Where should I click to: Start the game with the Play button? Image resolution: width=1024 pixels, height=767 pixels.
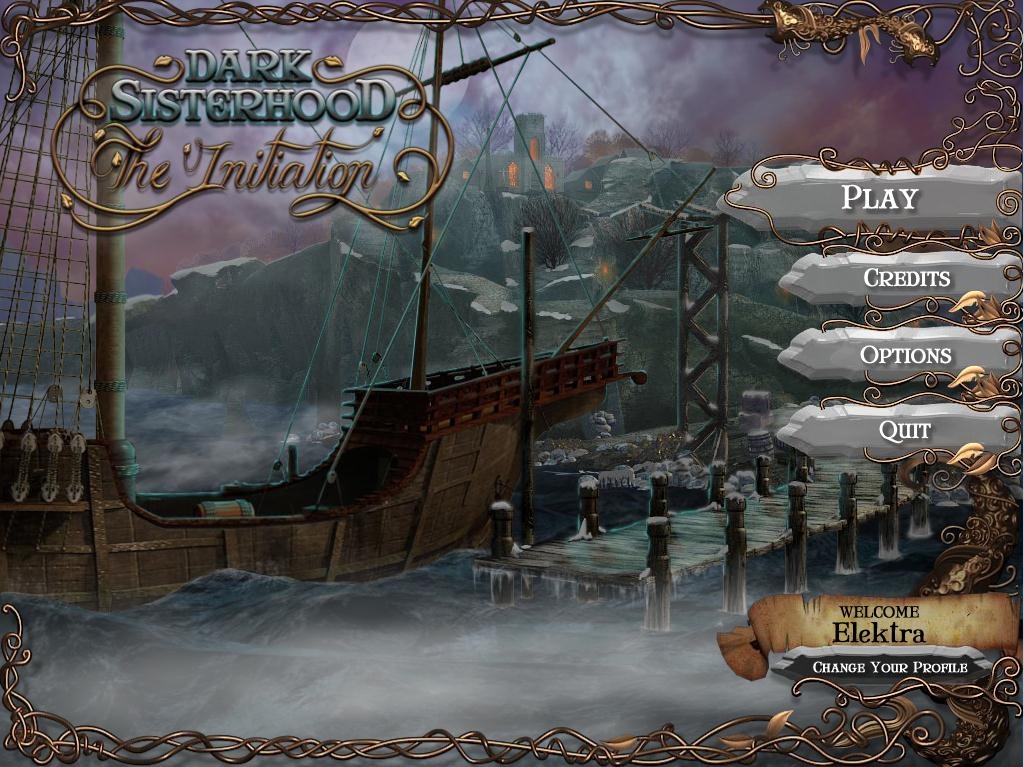(x=879, y=197)
